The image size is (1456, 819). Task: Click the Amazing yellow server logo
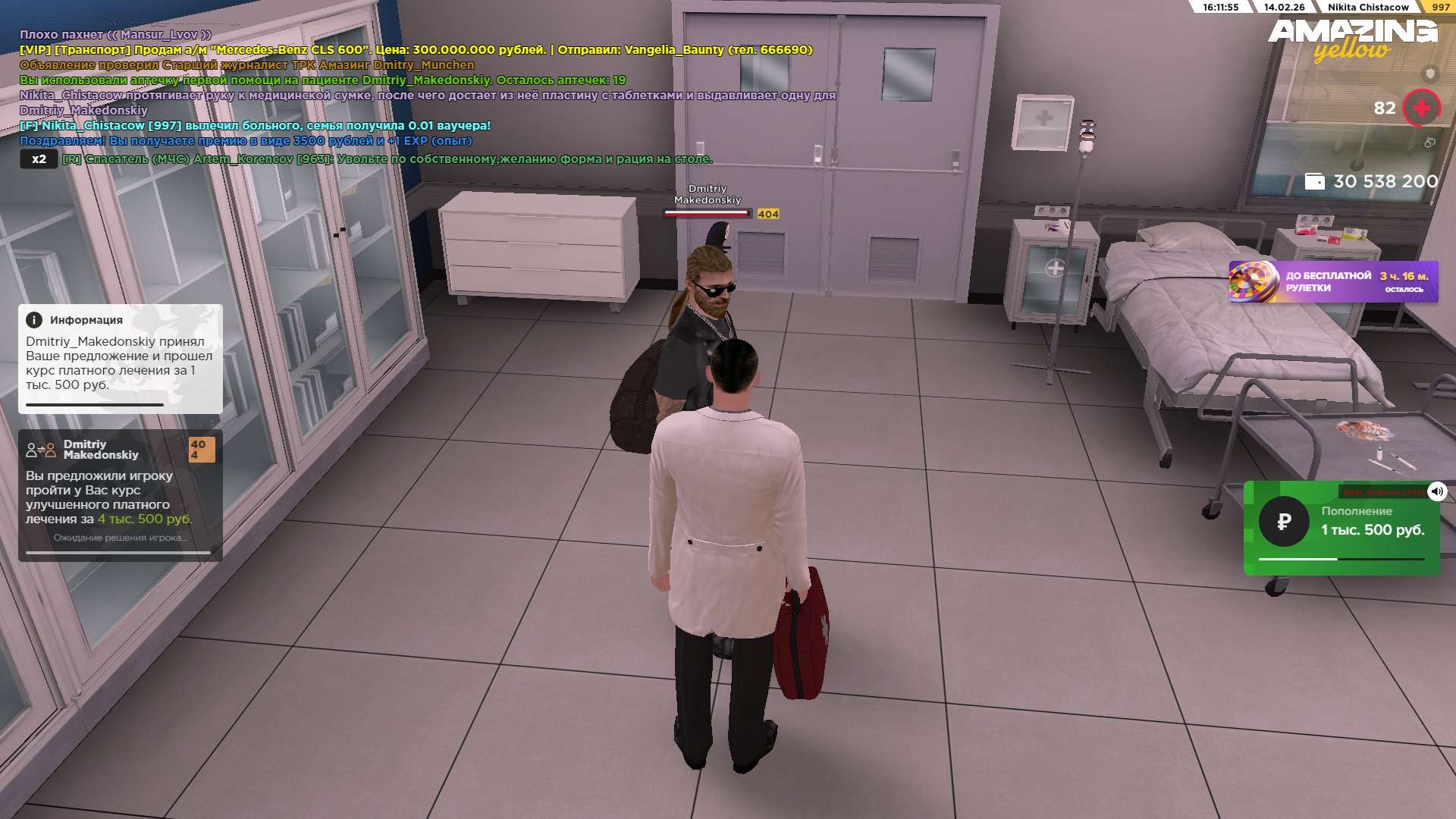(x=1352, y=39)
